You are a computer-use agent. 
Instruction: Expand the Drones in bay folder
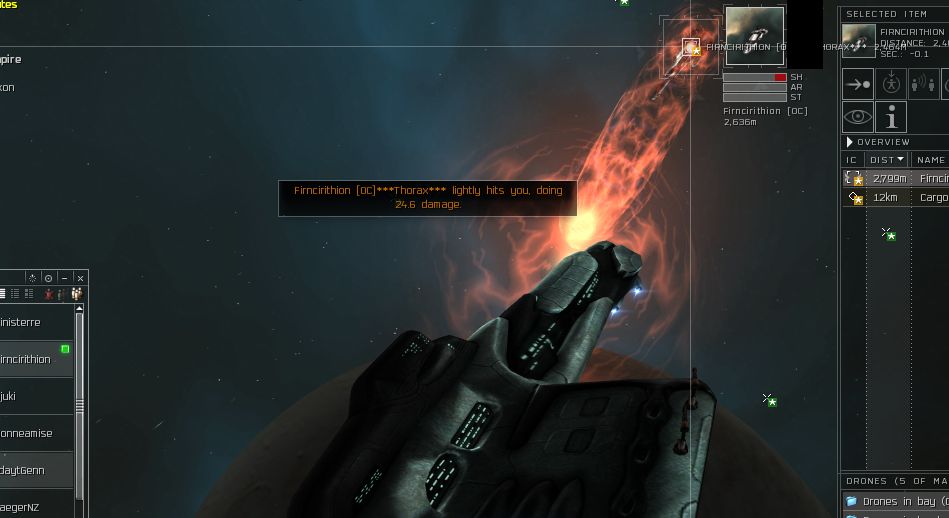[851, 500]
